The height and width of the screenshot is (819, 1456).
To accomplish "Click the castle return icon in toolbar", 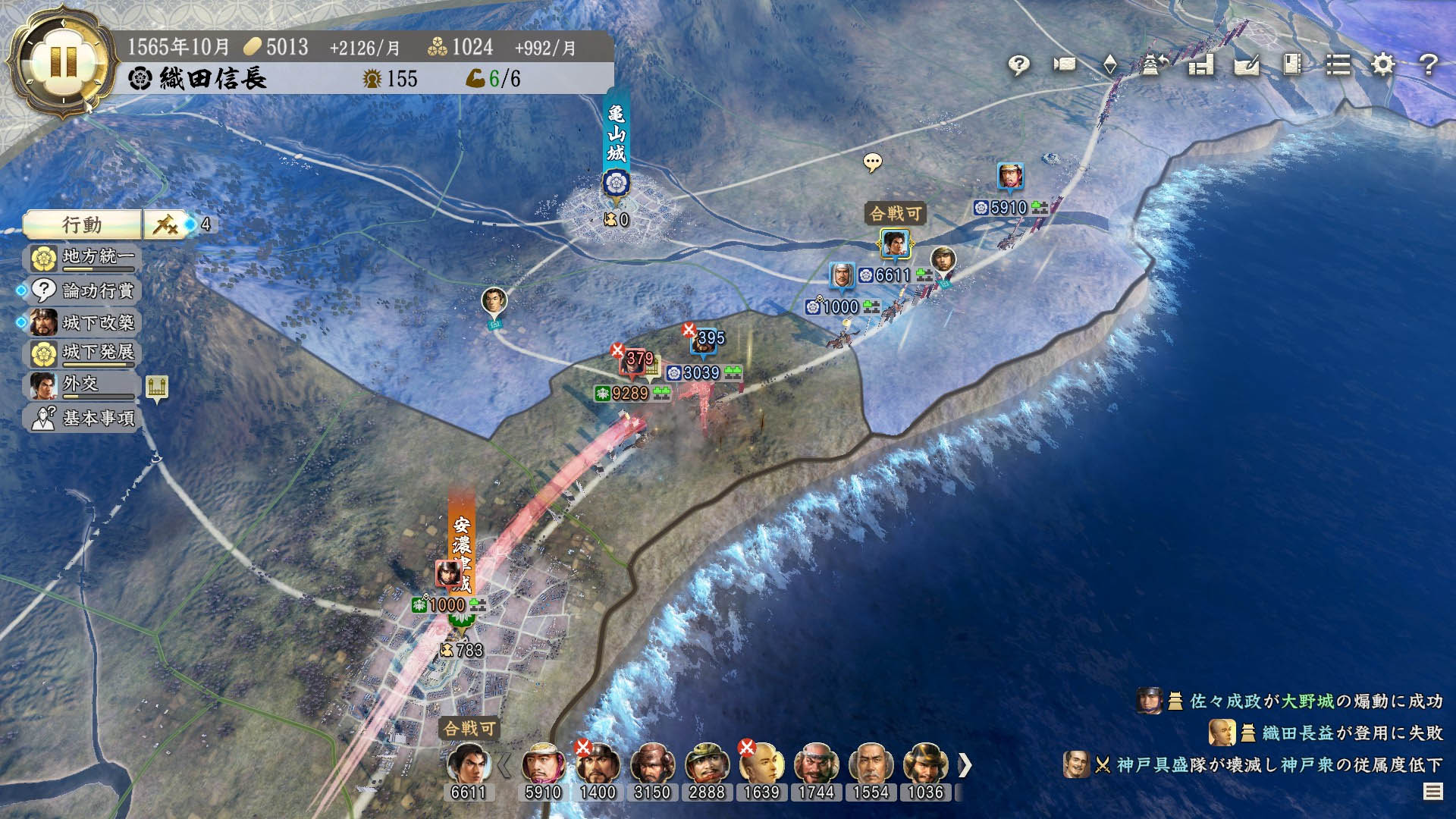I will click(x=1151, y=65).
